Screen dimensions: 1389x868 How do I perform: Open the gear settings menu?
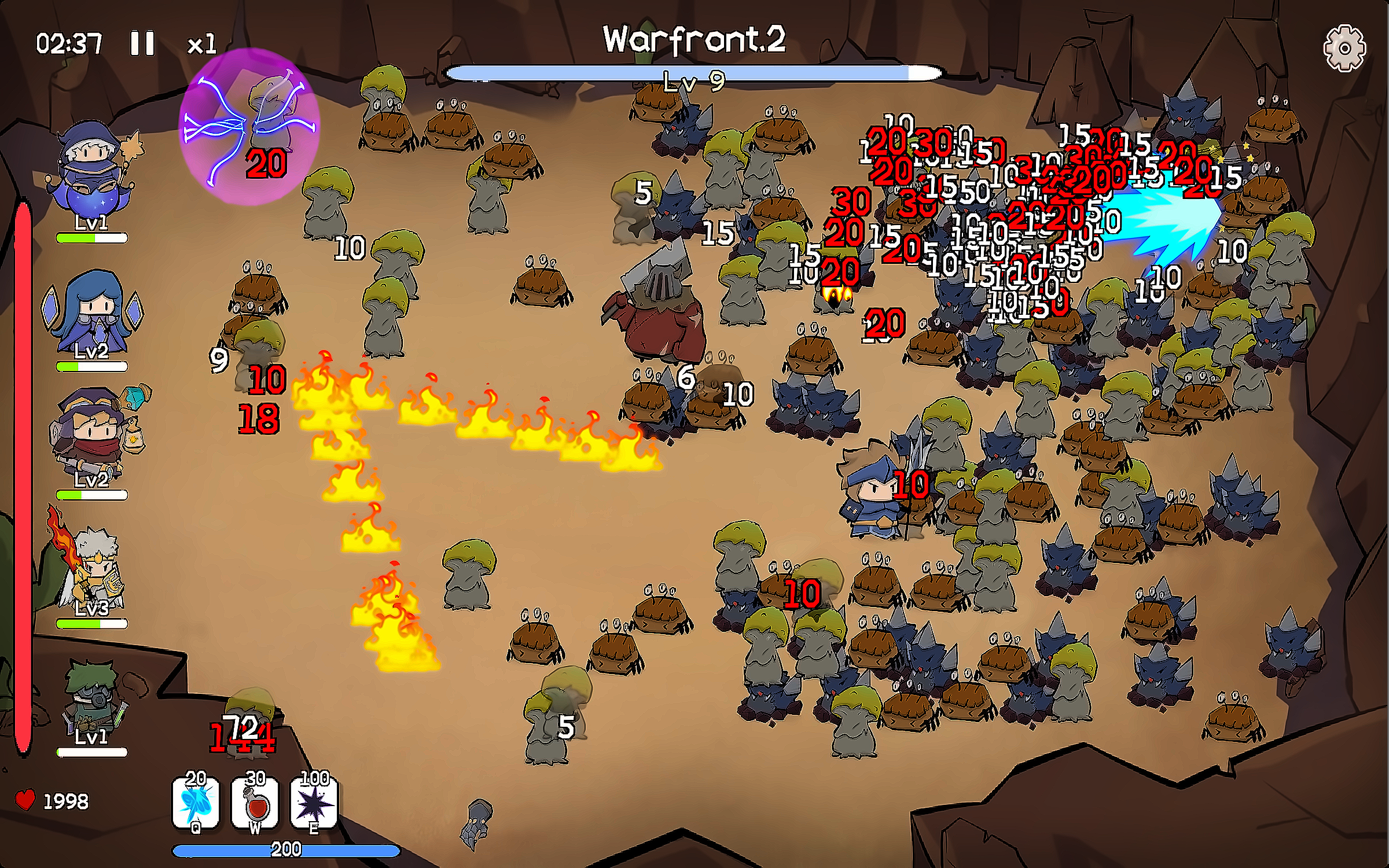tap(1344, 49)
